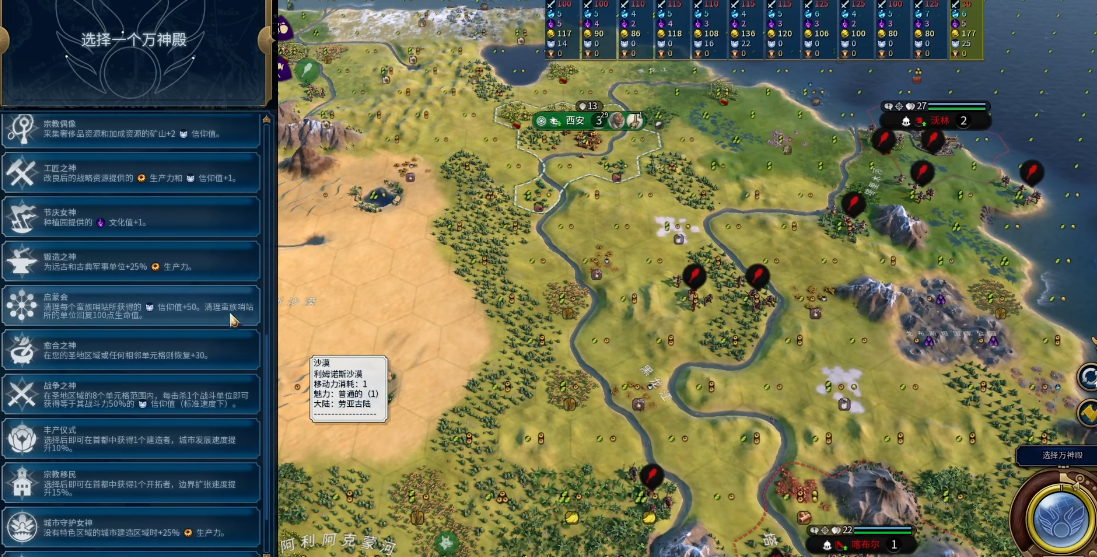Click the pantheon list scrollbar
Image resolution: width=1097 pixels, height=557 pixels.
(x=266, y=330)
